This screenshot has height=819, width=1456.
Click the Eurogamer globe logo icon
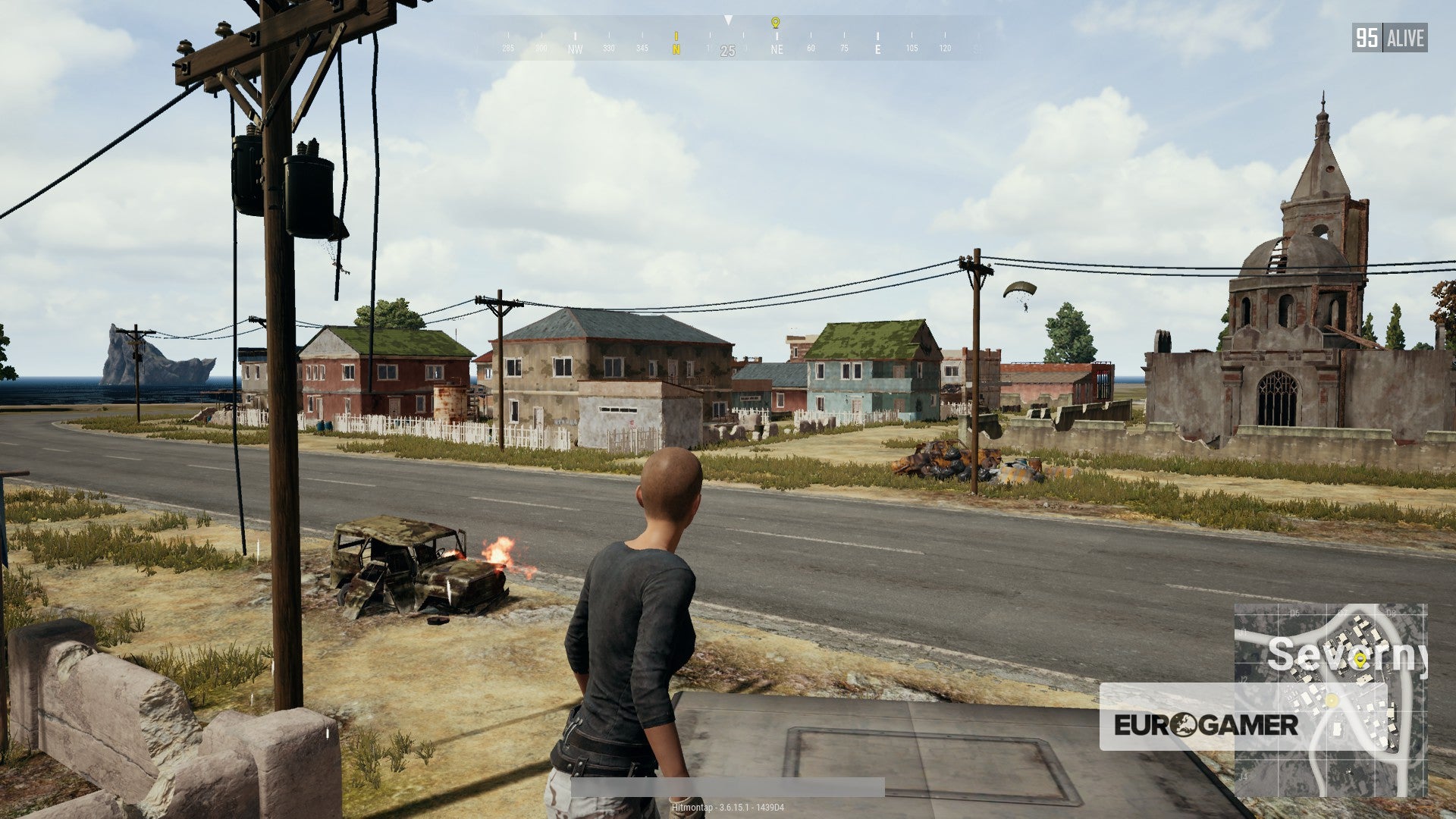coord(1185,724)
